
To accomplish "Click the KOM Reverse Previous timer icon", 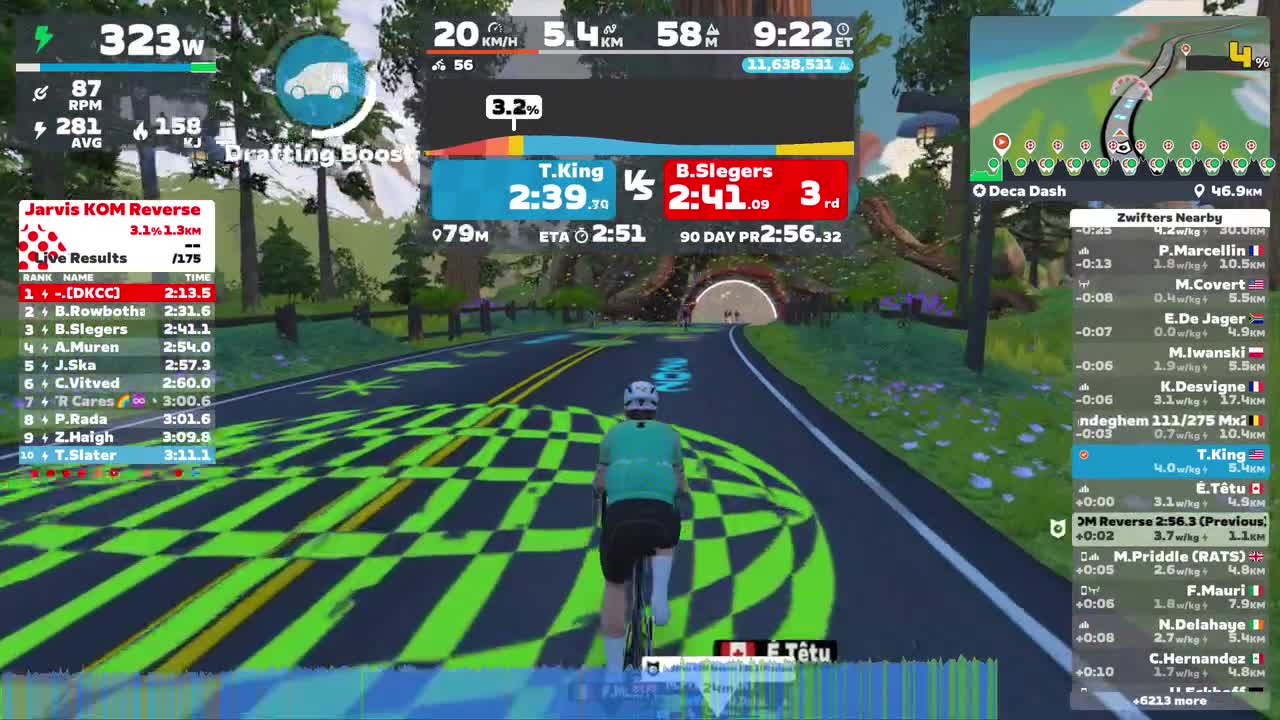I will (1057, 527).
